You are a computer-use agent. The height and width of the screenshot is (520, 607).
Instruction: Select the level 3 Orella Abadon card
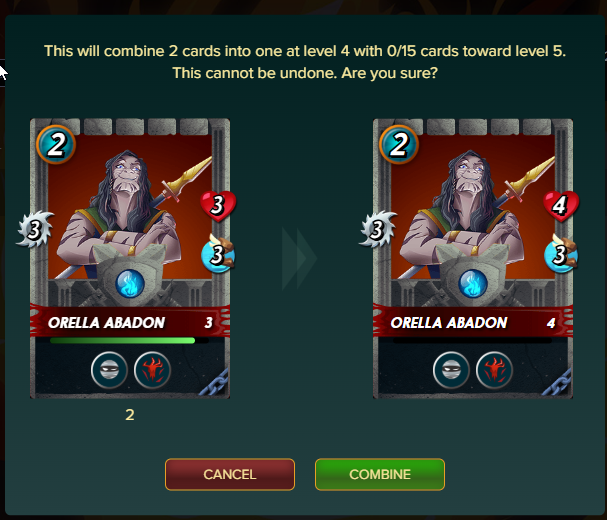(130, 258)
